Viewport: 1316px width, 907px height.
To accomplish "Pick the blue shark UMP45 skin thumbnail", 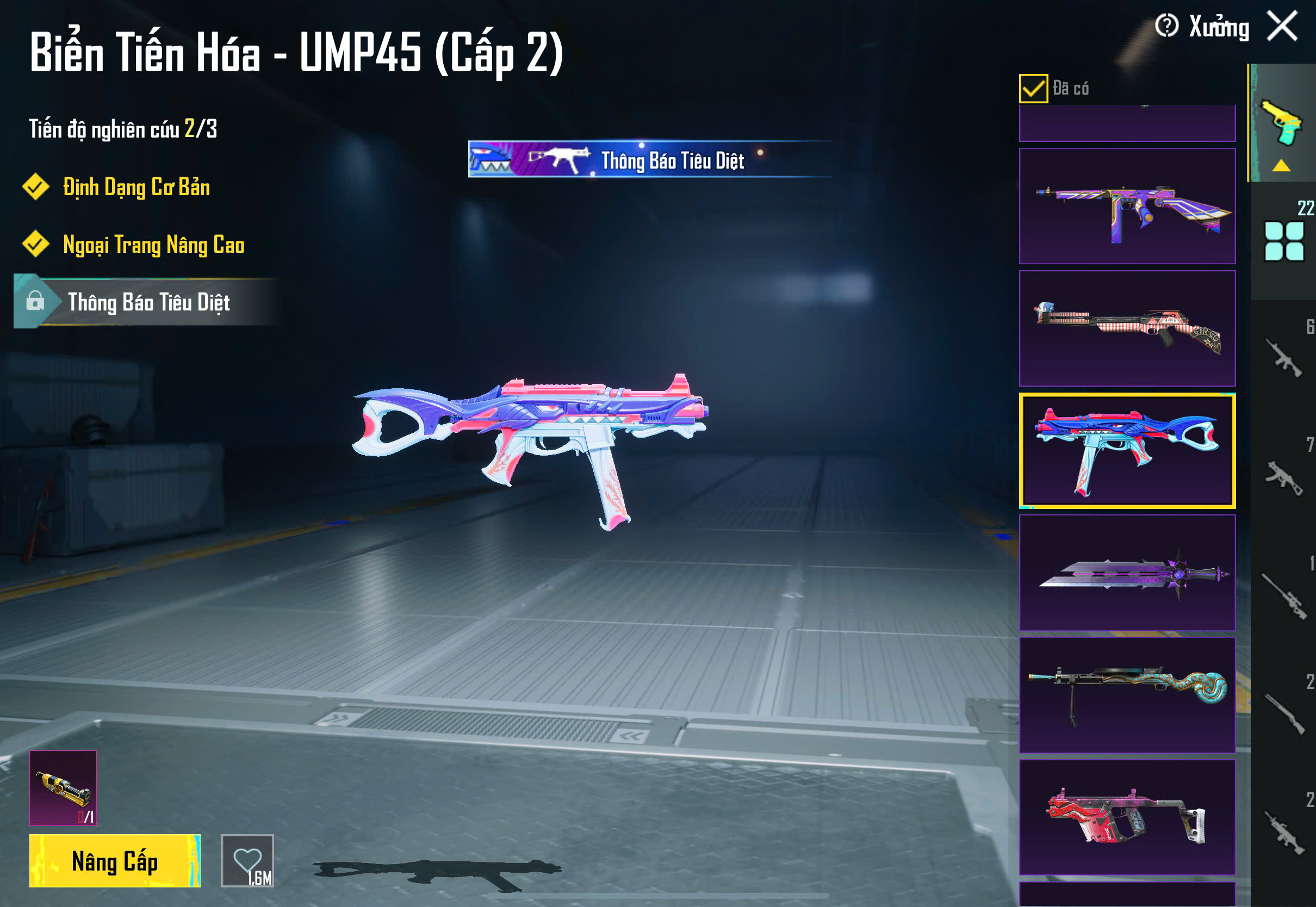I will pyautogui.click(x=1127, y=451).
